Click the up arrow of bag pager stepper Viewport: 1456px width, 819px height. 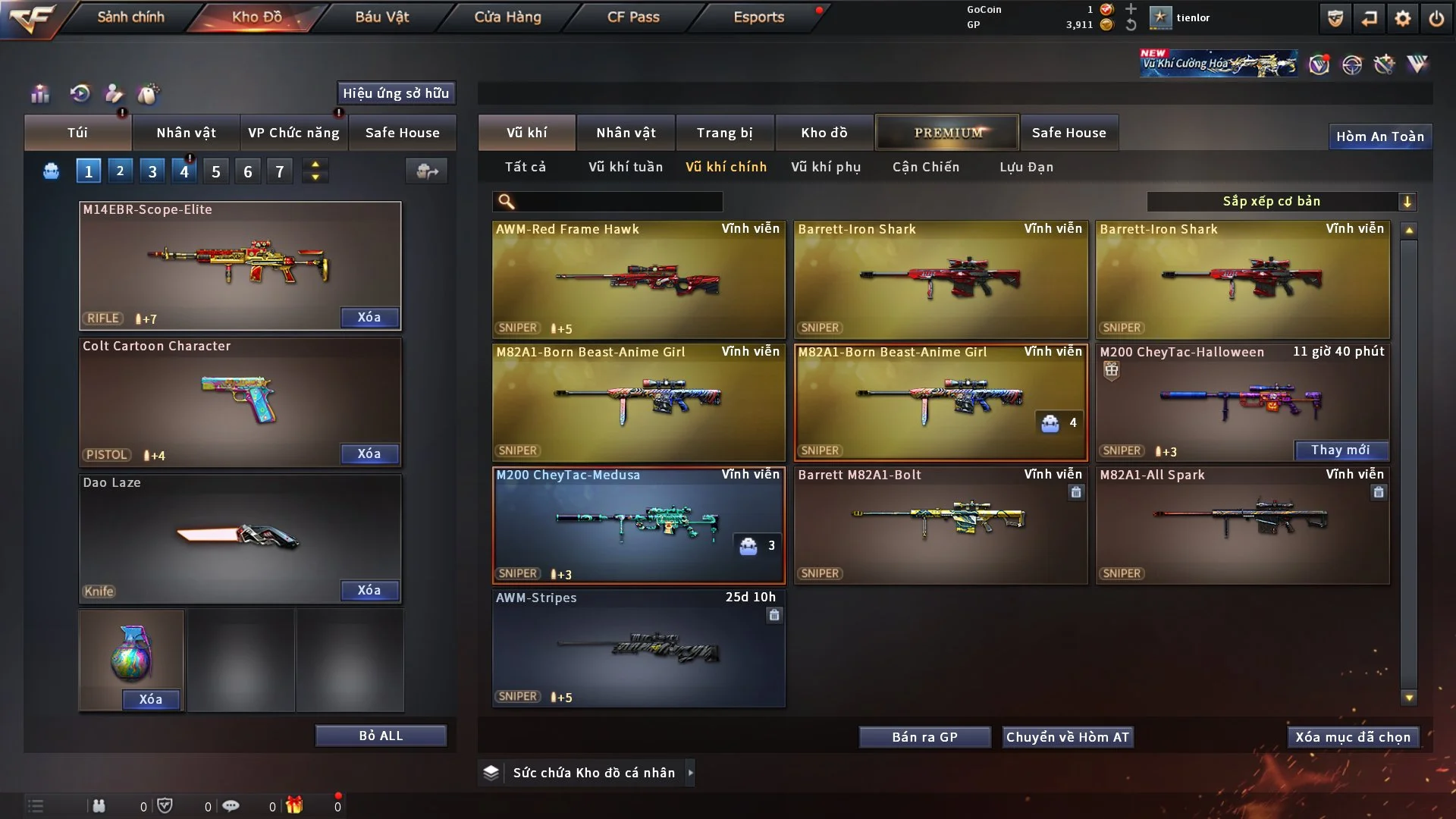[x=315, y=165]
